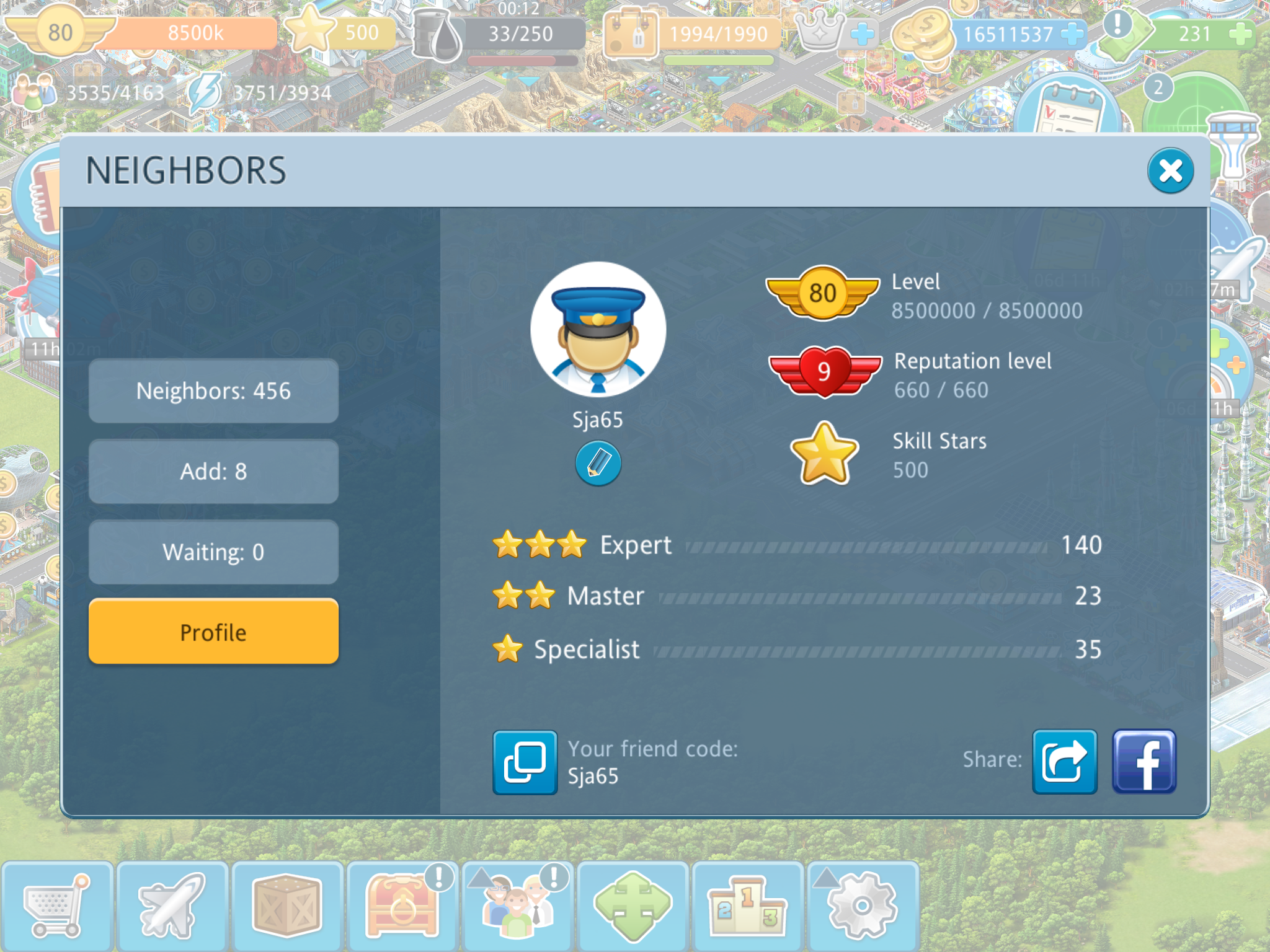Open the Neighbors: 456 list
Viewport: 1270px width, 952px height.
point(213,391)
